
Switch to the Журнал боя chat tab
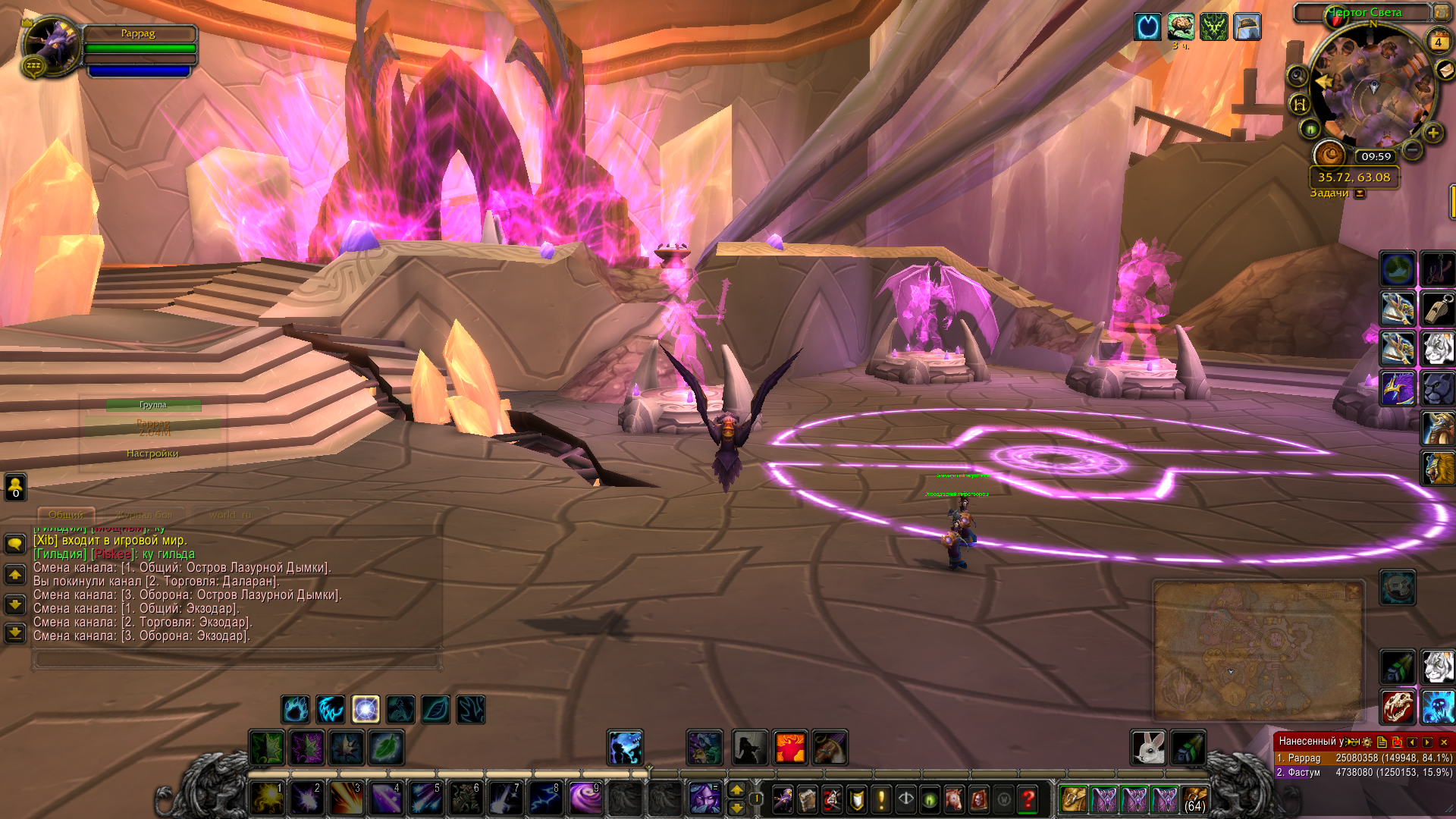pos(144,515)
